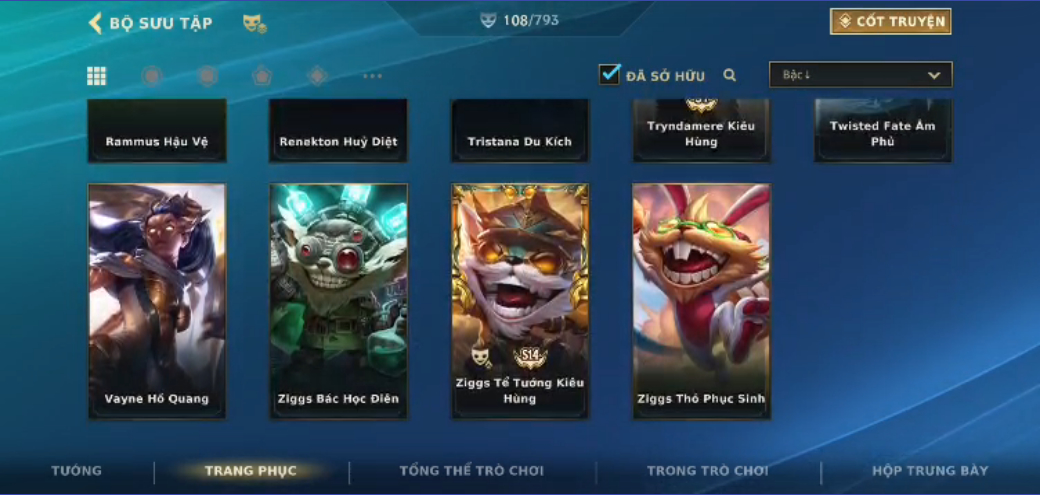
Task: Go to the Trong Trò Chơi tab
Action: coord(708,471)
